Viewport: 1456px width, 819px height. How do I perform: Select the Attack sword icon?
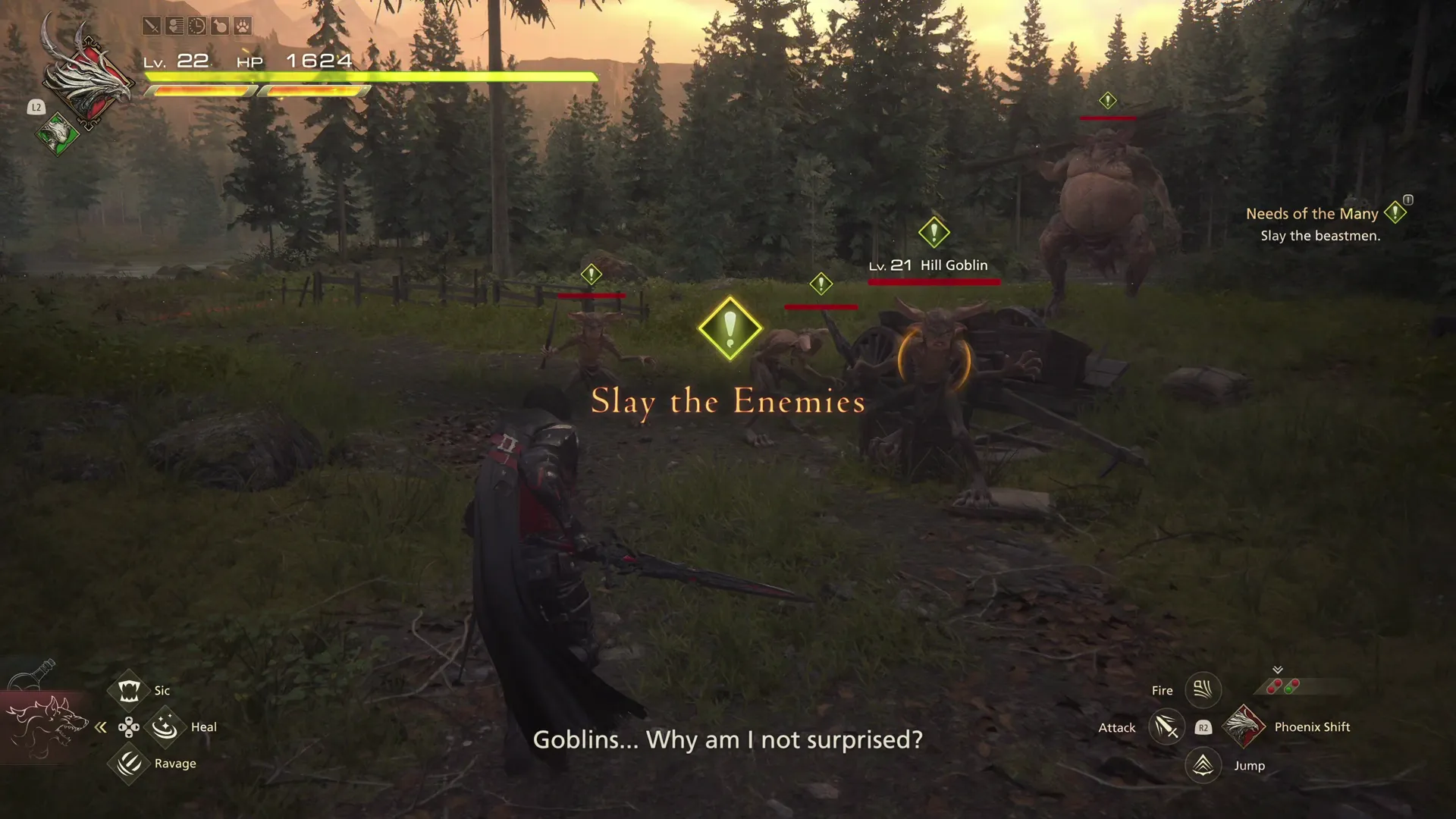pyautogui.click(x=1167, y=726)
